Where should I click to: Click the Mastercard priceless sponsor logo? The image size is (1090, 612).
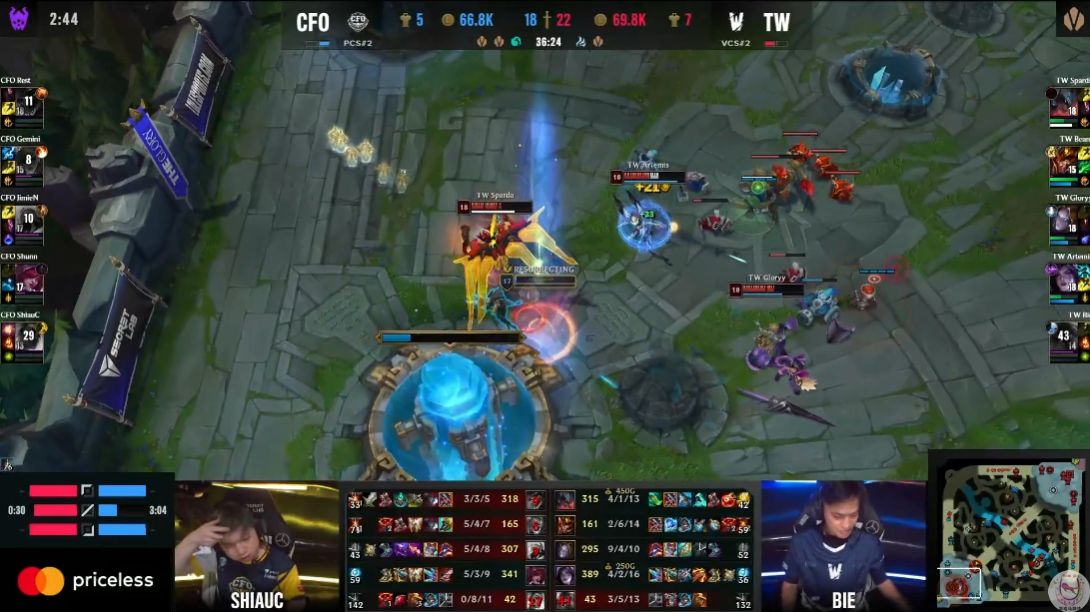click(86, 580)
